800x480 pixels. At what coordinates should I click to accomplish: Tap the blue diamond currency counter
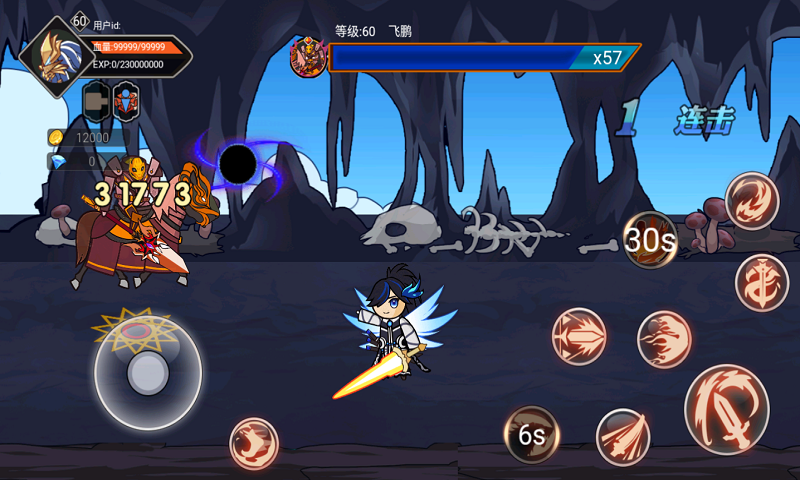[86, 160]
